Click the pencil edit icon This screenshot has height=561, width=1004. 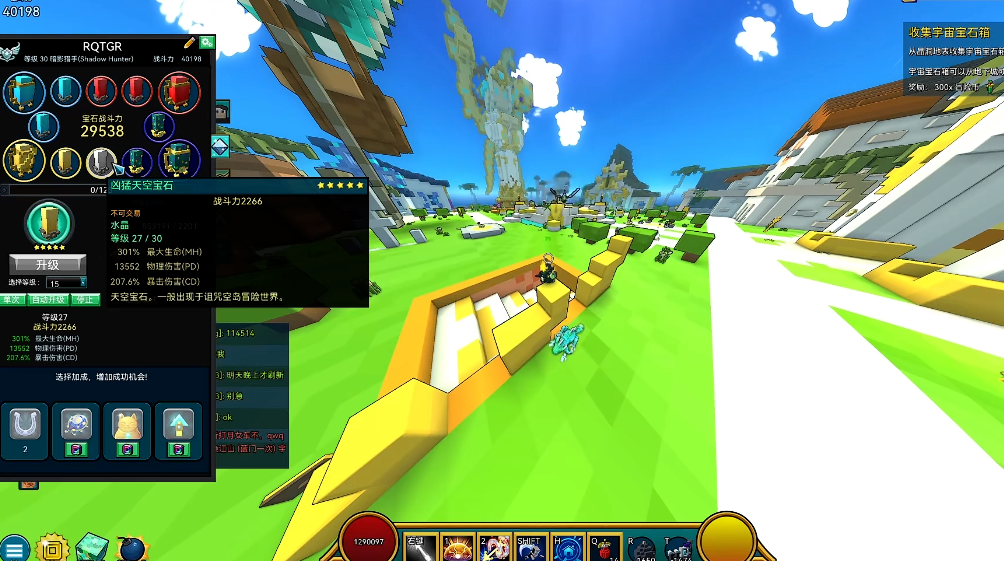[x=190, y=43]
